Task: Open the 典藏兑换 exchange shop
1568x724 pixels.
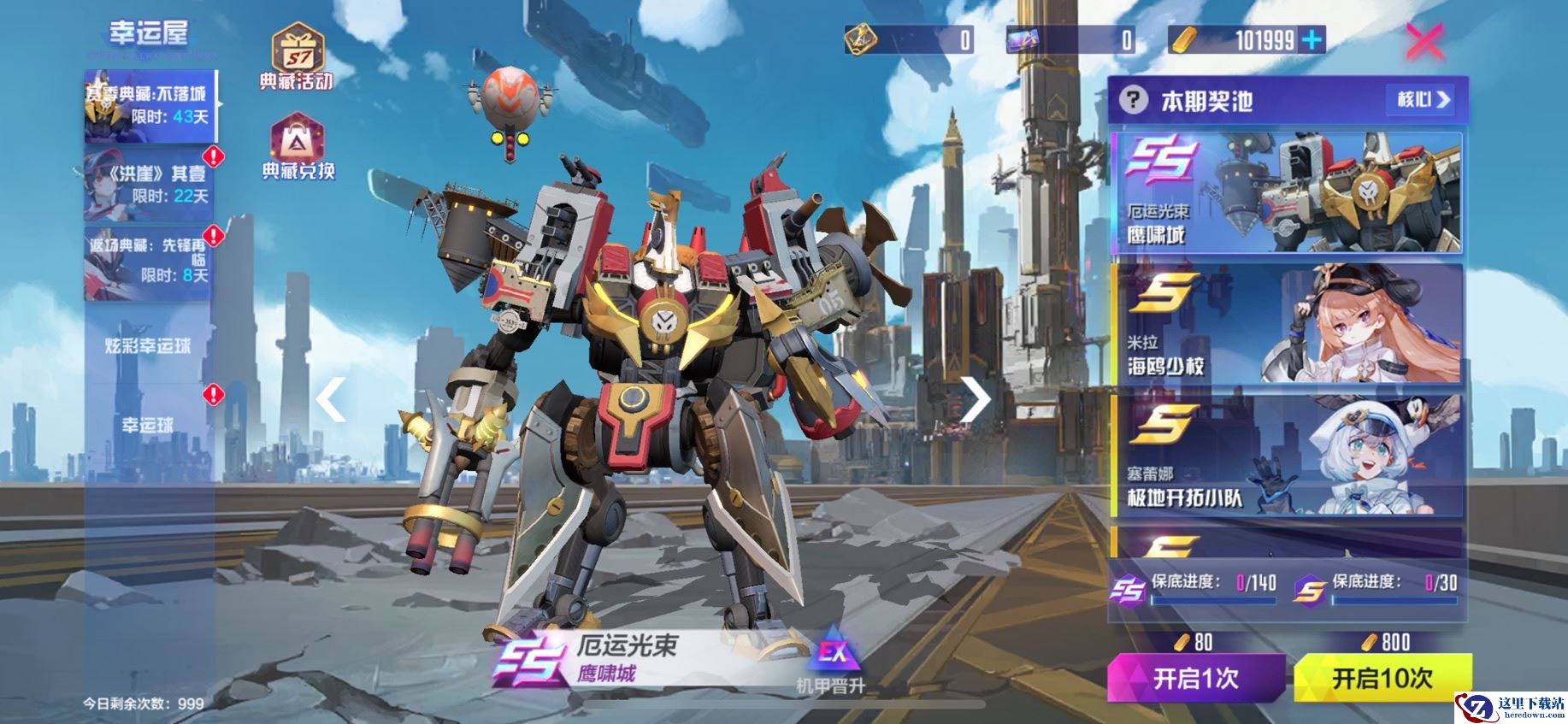Action: click(x=298, y=147)
